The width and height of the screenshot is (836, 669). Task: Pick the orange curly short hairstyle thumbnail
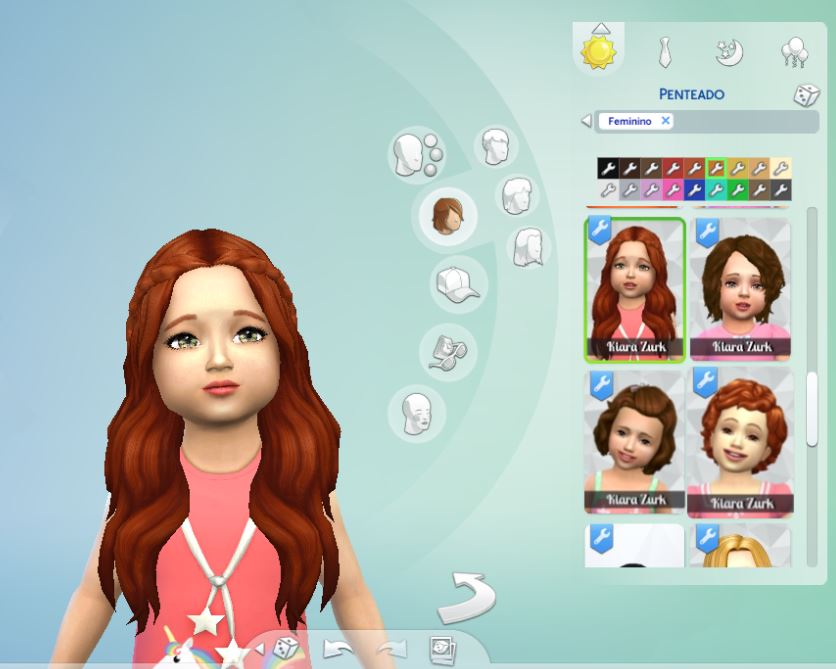coord(739,442)
